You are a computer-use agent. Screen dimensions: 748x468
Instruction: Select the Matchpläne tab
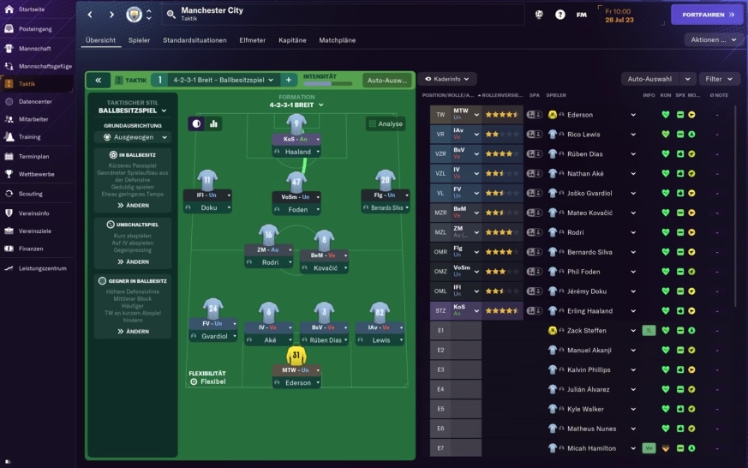337,40
